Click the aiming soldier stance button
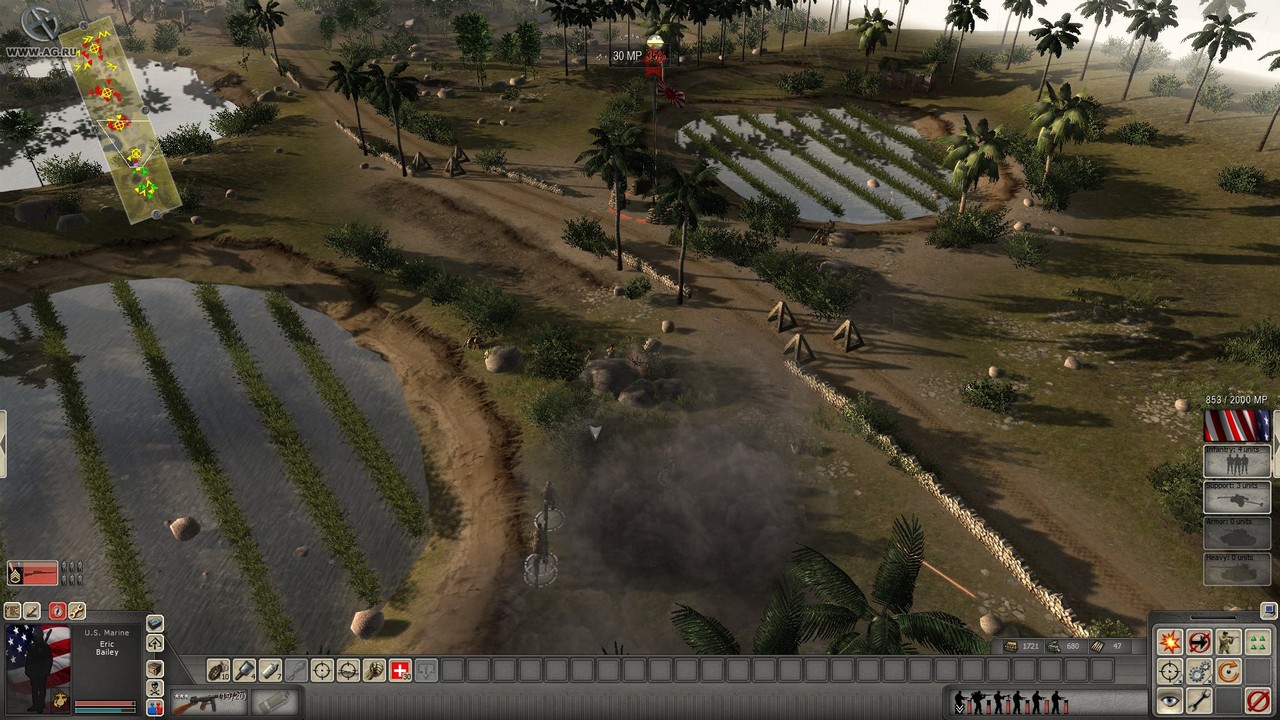 (x=1228, y=642)
